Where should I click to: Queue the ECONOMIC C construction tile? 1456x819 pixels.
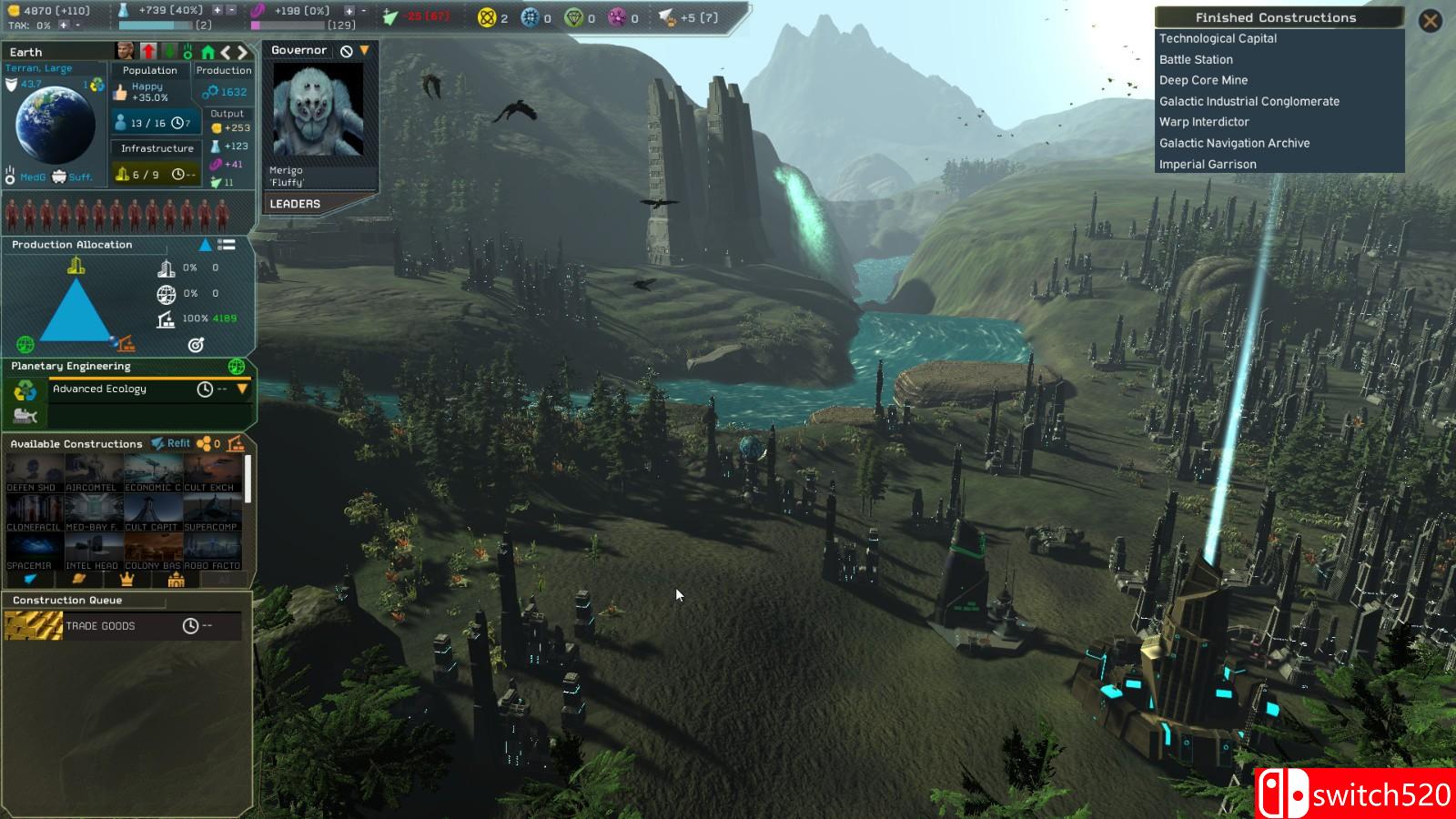152,475
